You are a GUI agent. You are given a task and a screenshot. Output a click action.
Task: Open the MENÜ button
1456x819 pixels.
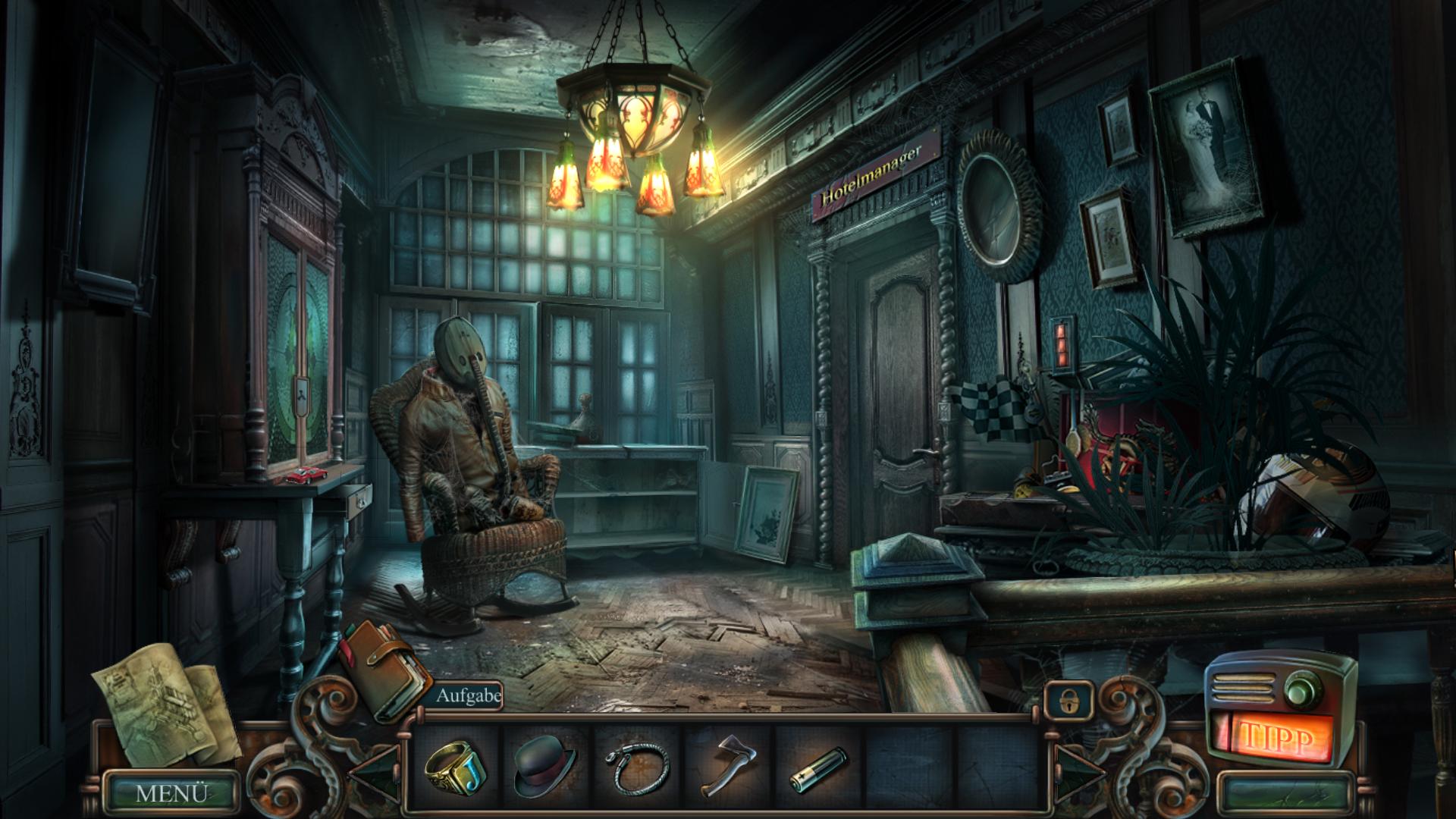click(171, 793)
